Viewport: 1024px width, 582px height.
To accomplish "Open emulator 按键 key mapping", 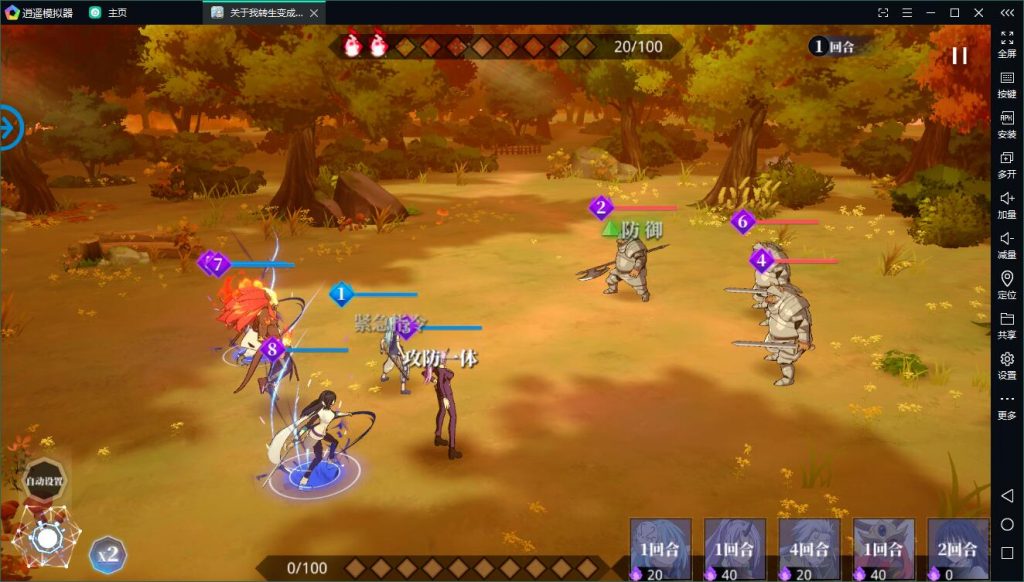I will (x=1006, y=83).
